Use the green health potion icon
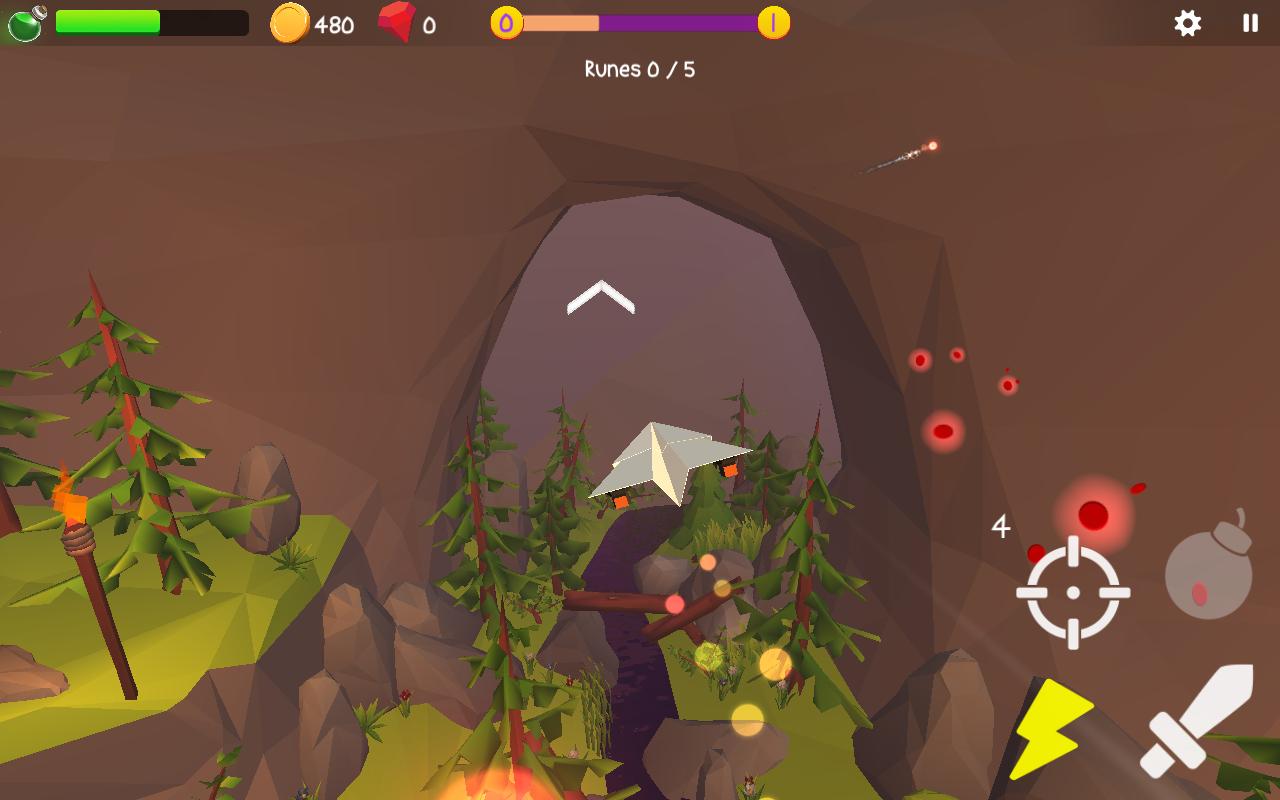The width and height of the screenshot is (1280, 800). tap(26, 23)
